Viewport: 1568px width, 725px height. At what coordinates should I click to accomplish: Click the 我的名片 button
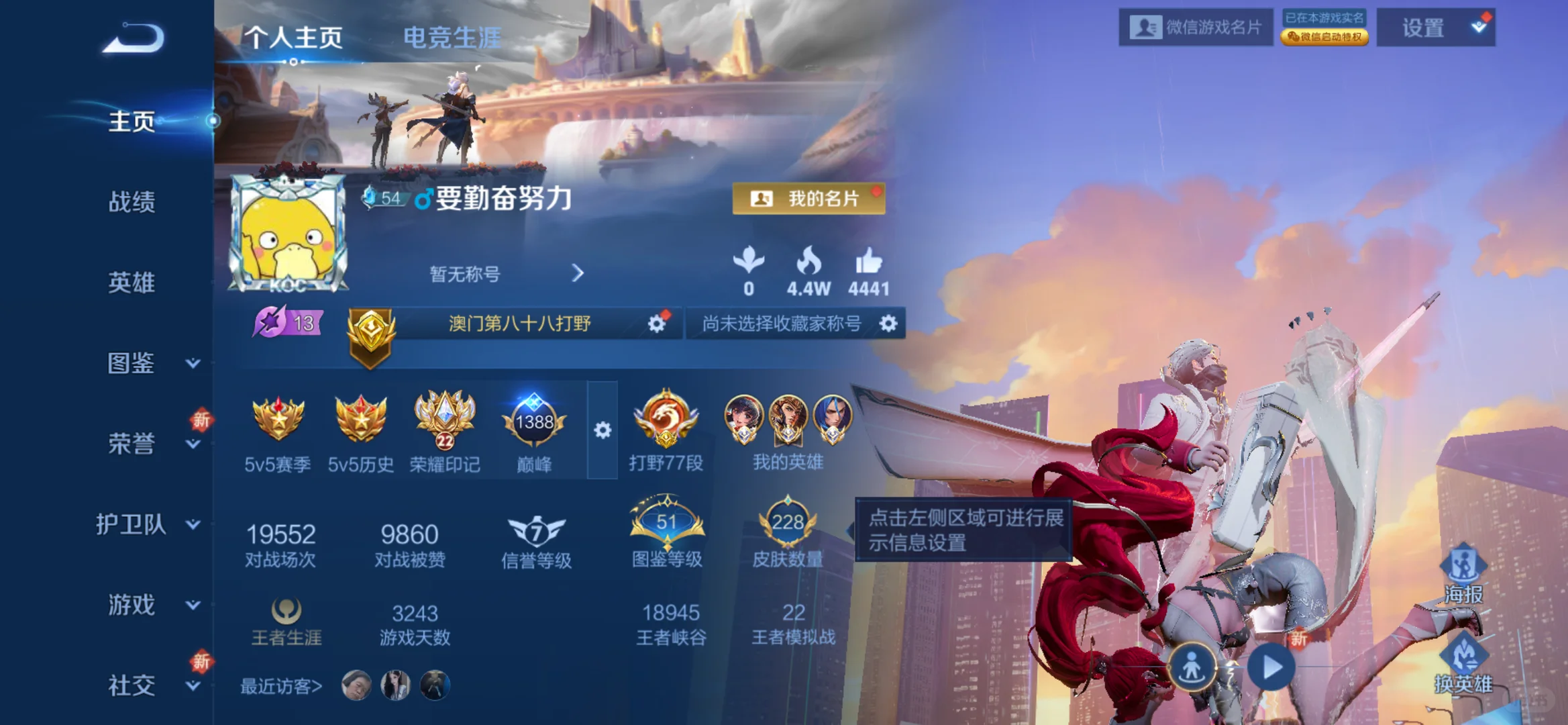809,199
